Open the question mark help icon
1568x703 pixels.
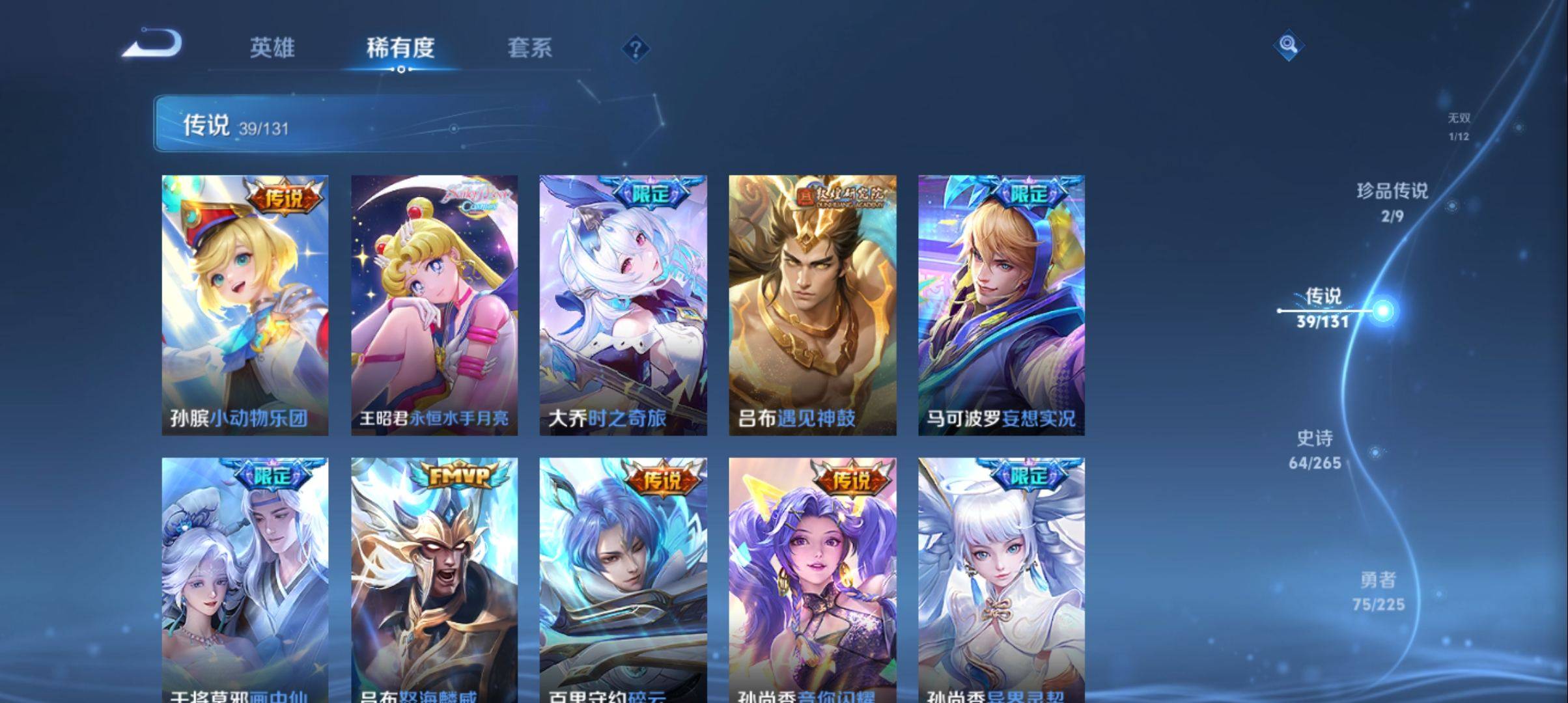[x=636, y=49]
